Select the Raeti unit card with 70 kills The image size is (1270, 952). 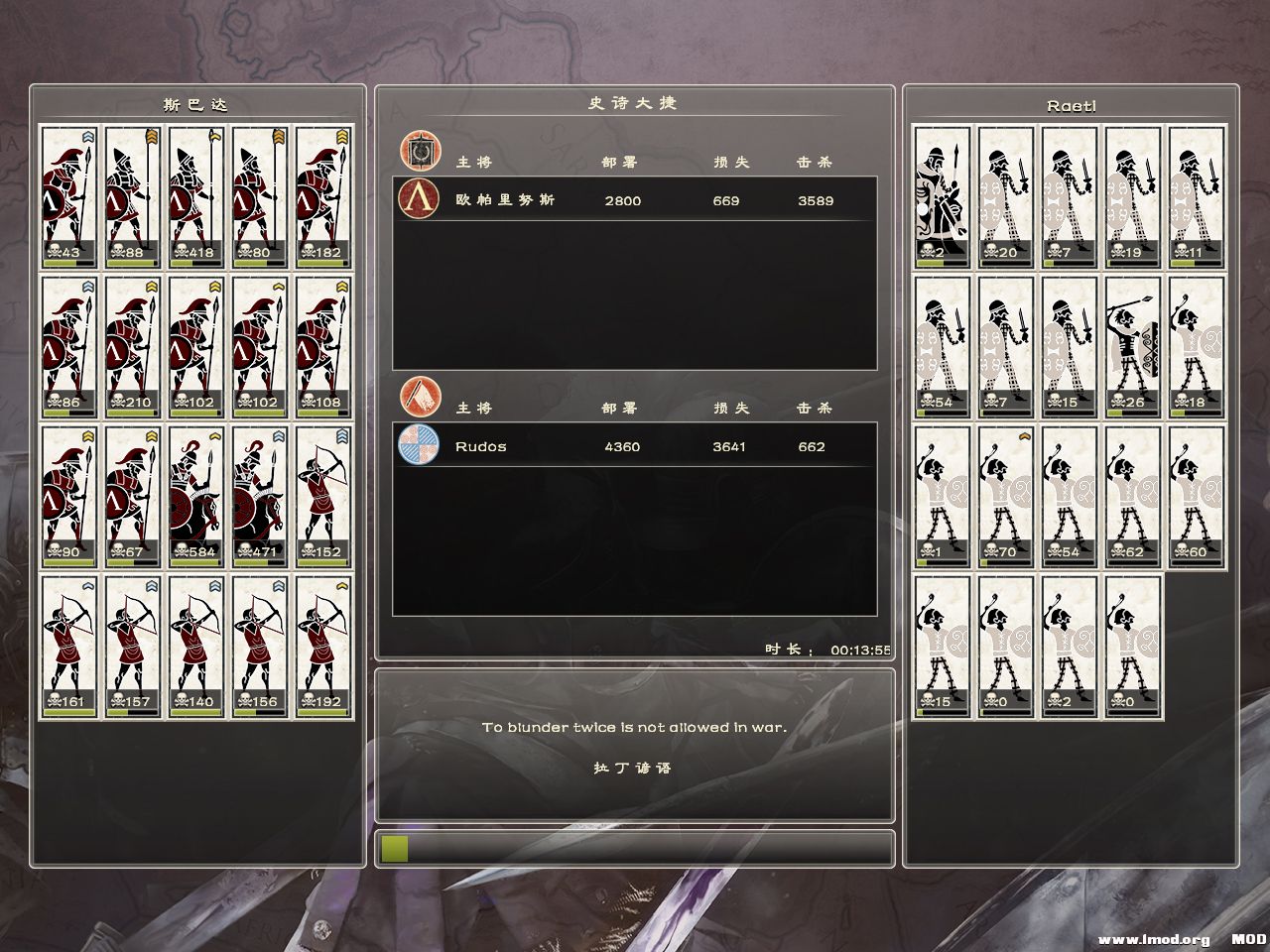1006,496
